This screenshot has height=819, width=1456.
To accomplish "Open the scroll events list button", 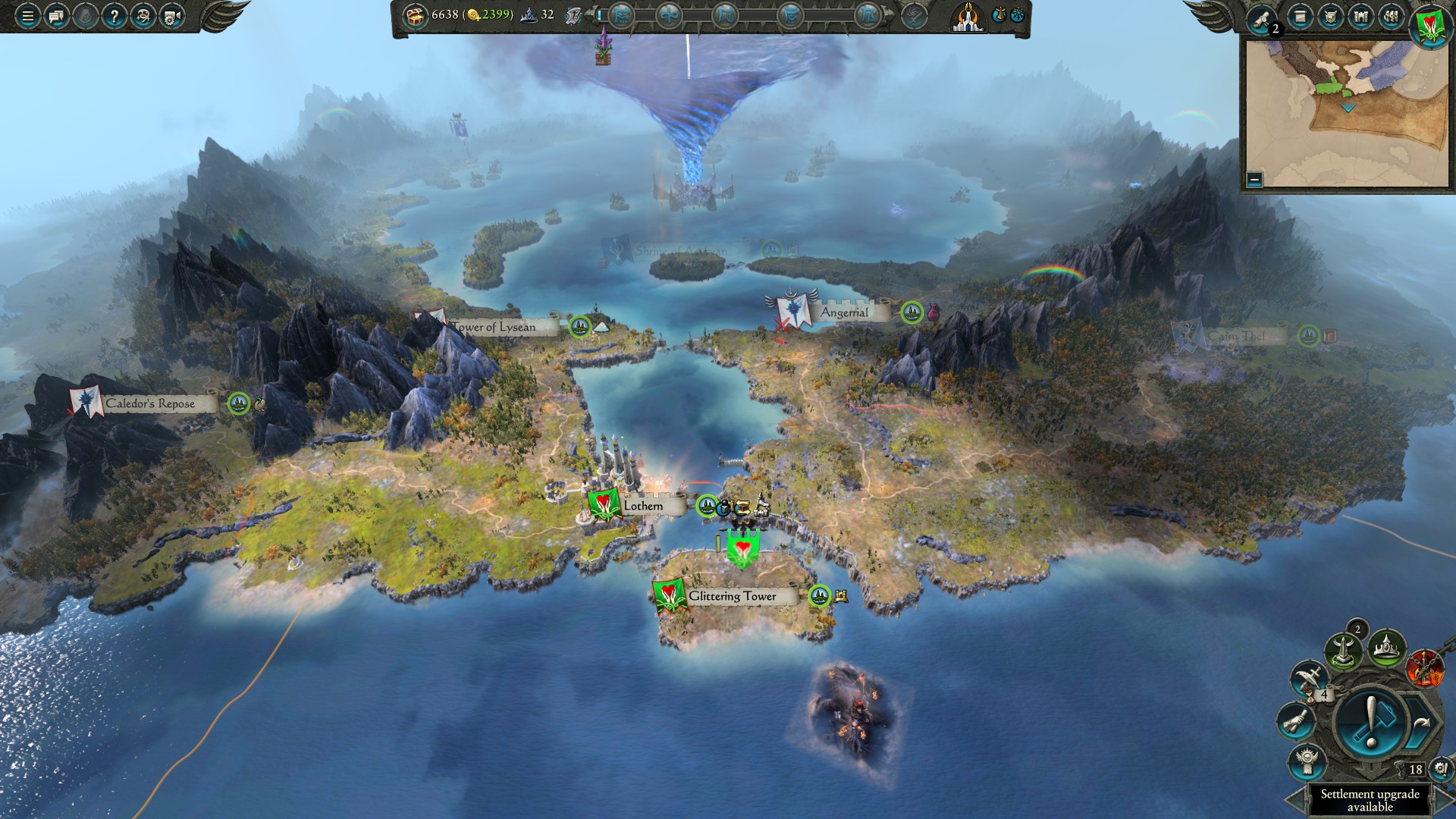I will pos(1301,17).
